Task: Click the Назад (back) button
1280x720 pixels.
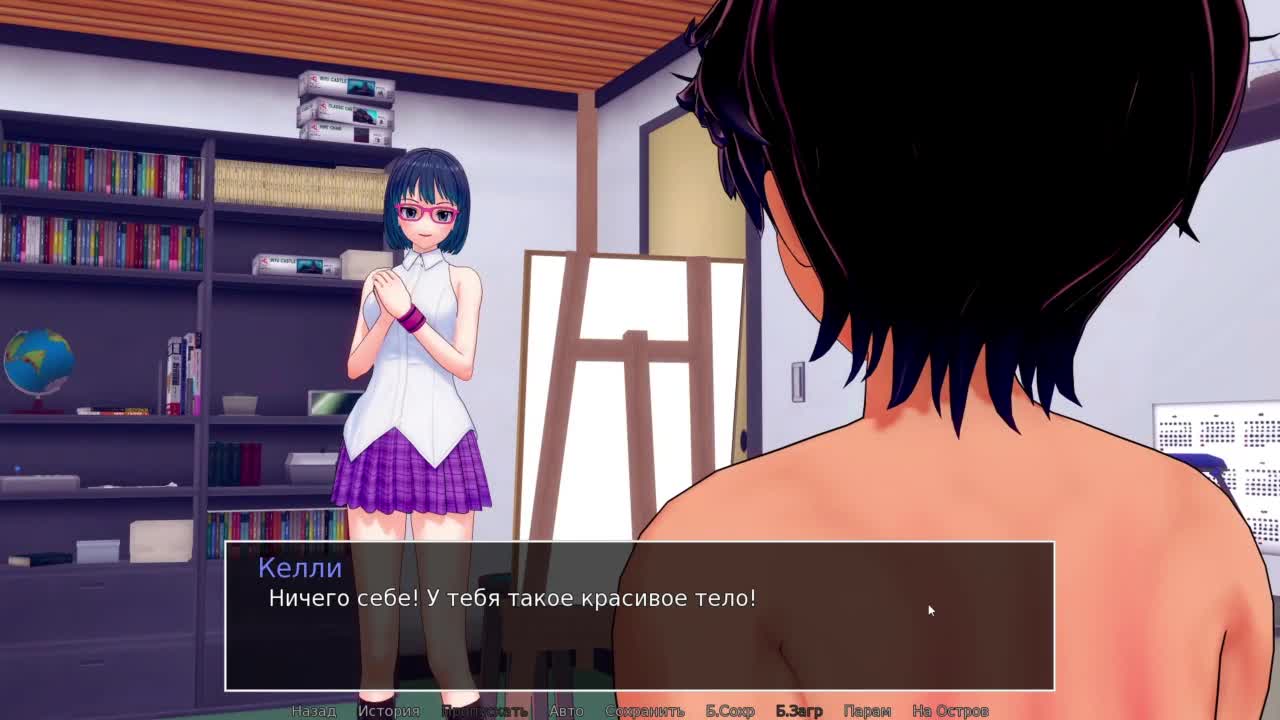Action: pos(314,710)
